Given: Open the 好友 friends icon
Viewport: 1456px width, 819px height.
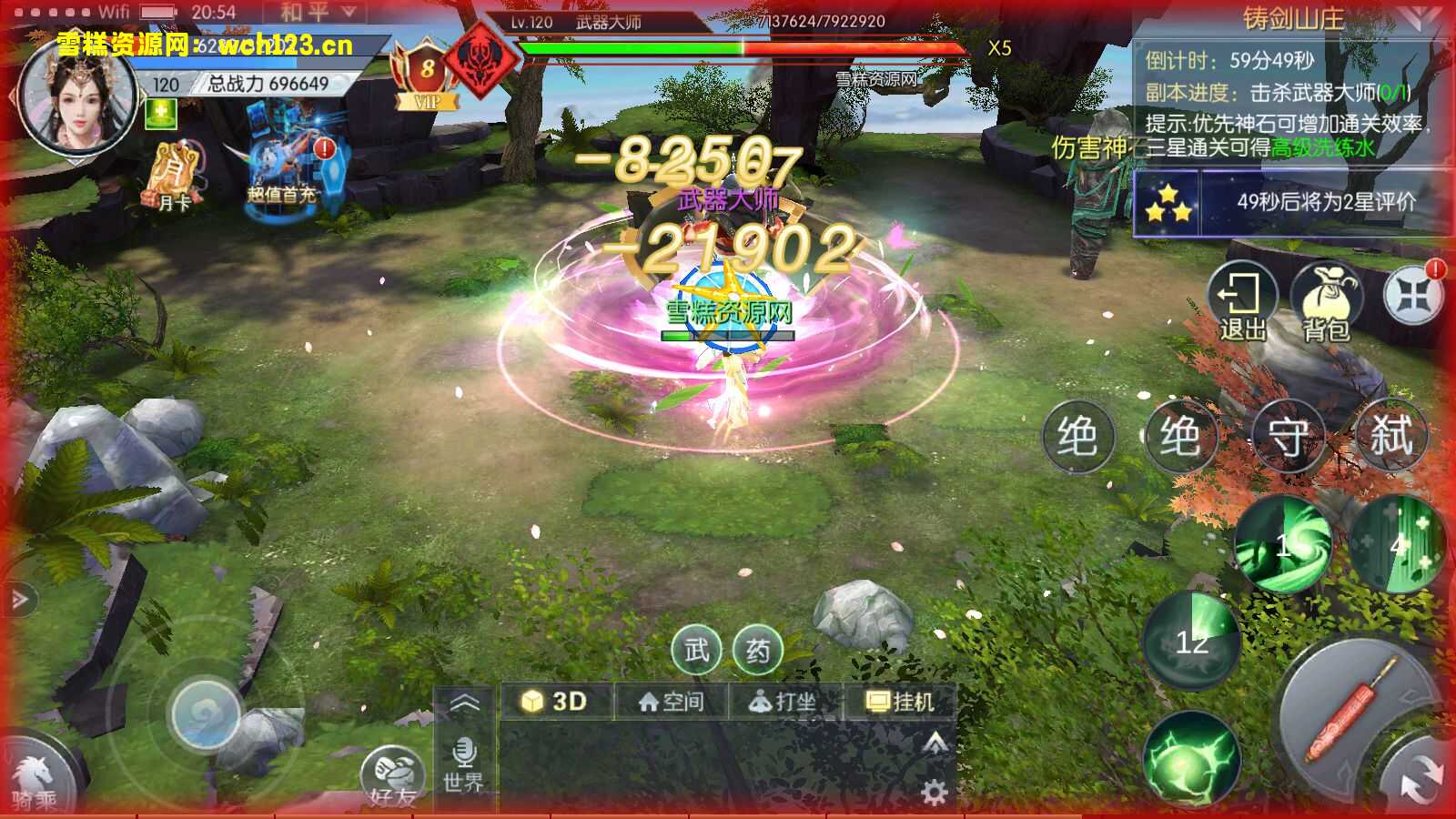Looking at the screenshot, I should (x=396, y=772).
